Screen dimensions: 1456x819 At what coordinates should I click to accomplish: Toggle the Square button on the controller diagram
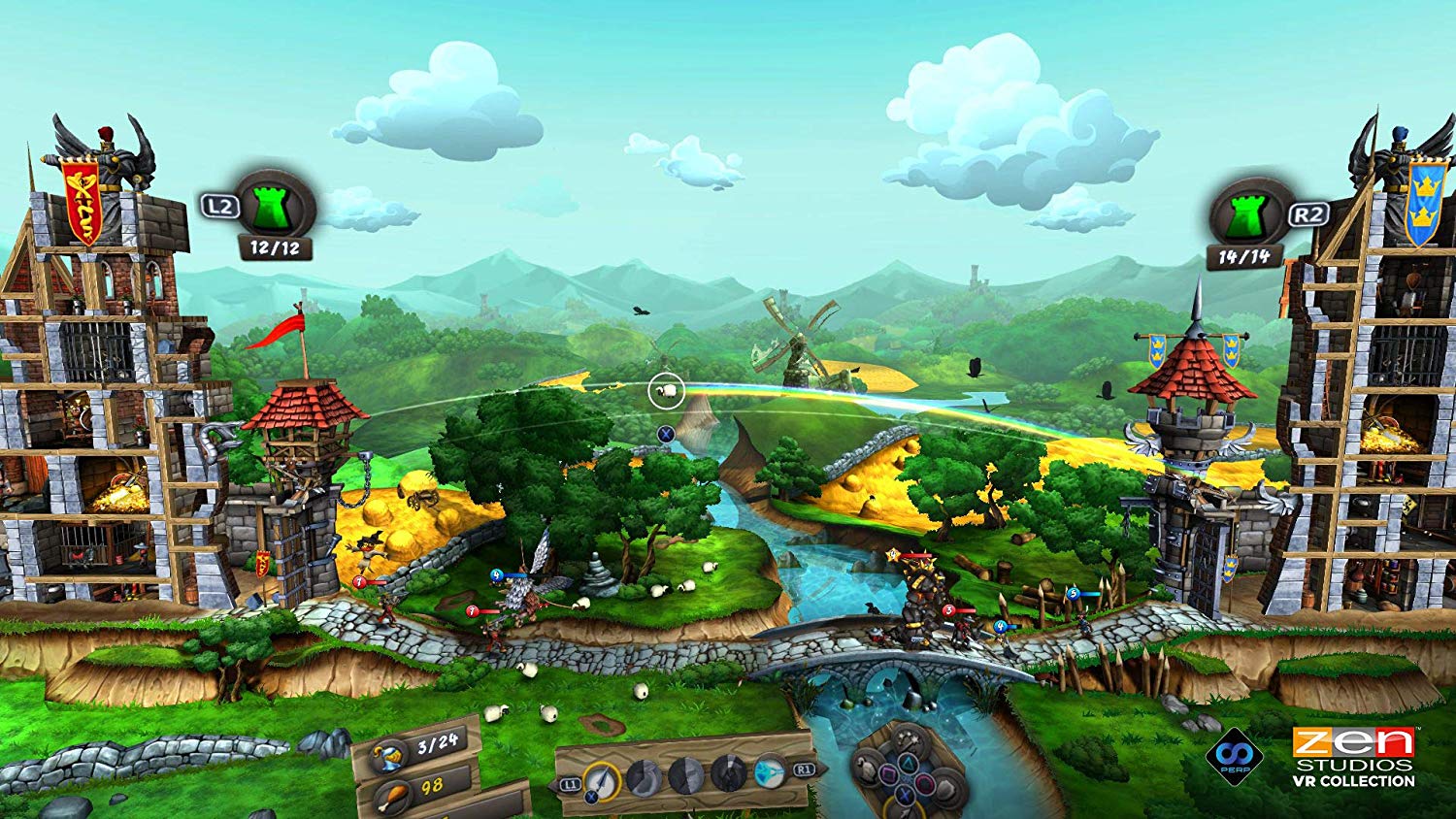888,773
